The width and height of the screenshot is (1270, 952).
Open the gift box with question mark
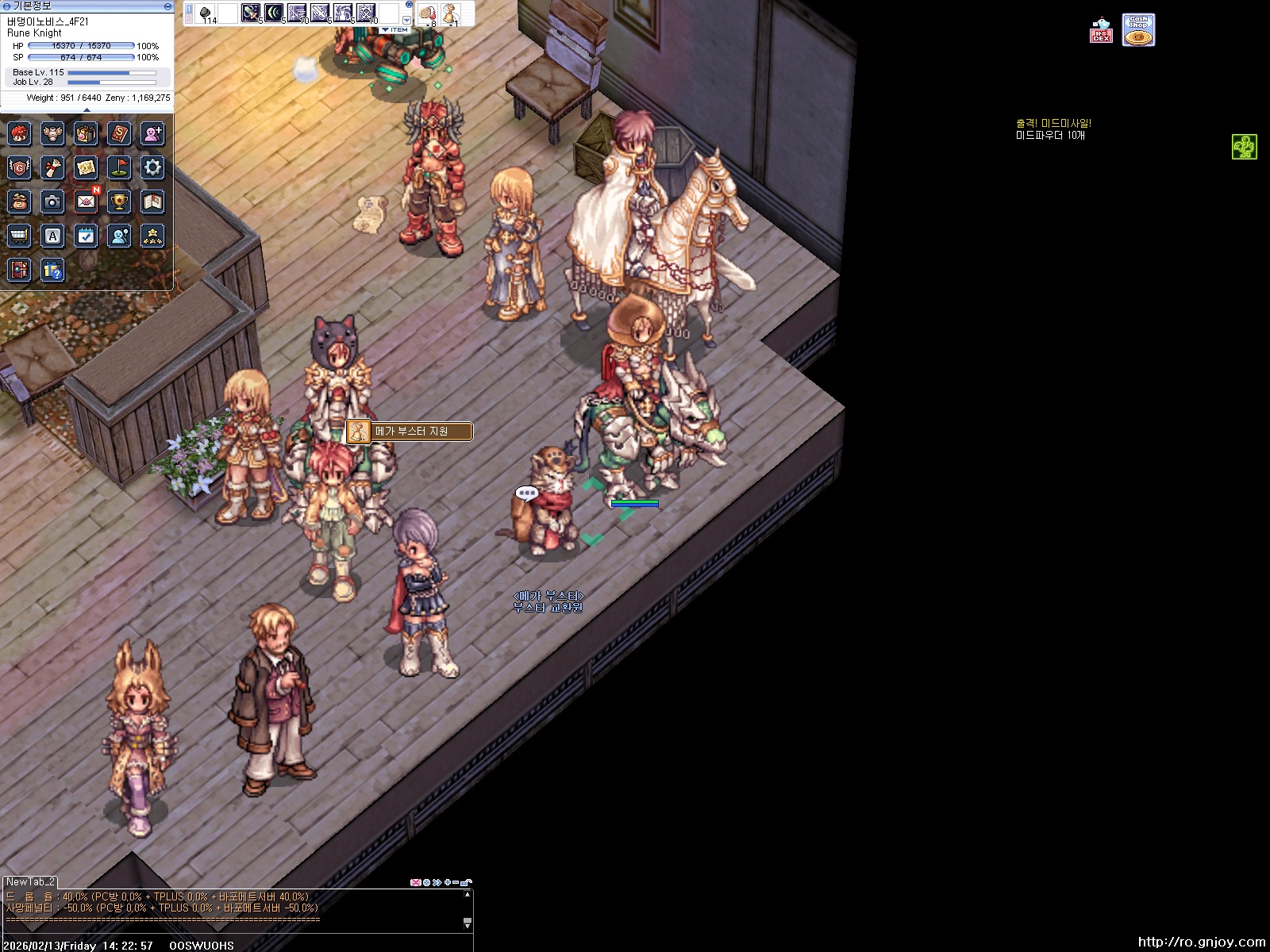[52, 271]
